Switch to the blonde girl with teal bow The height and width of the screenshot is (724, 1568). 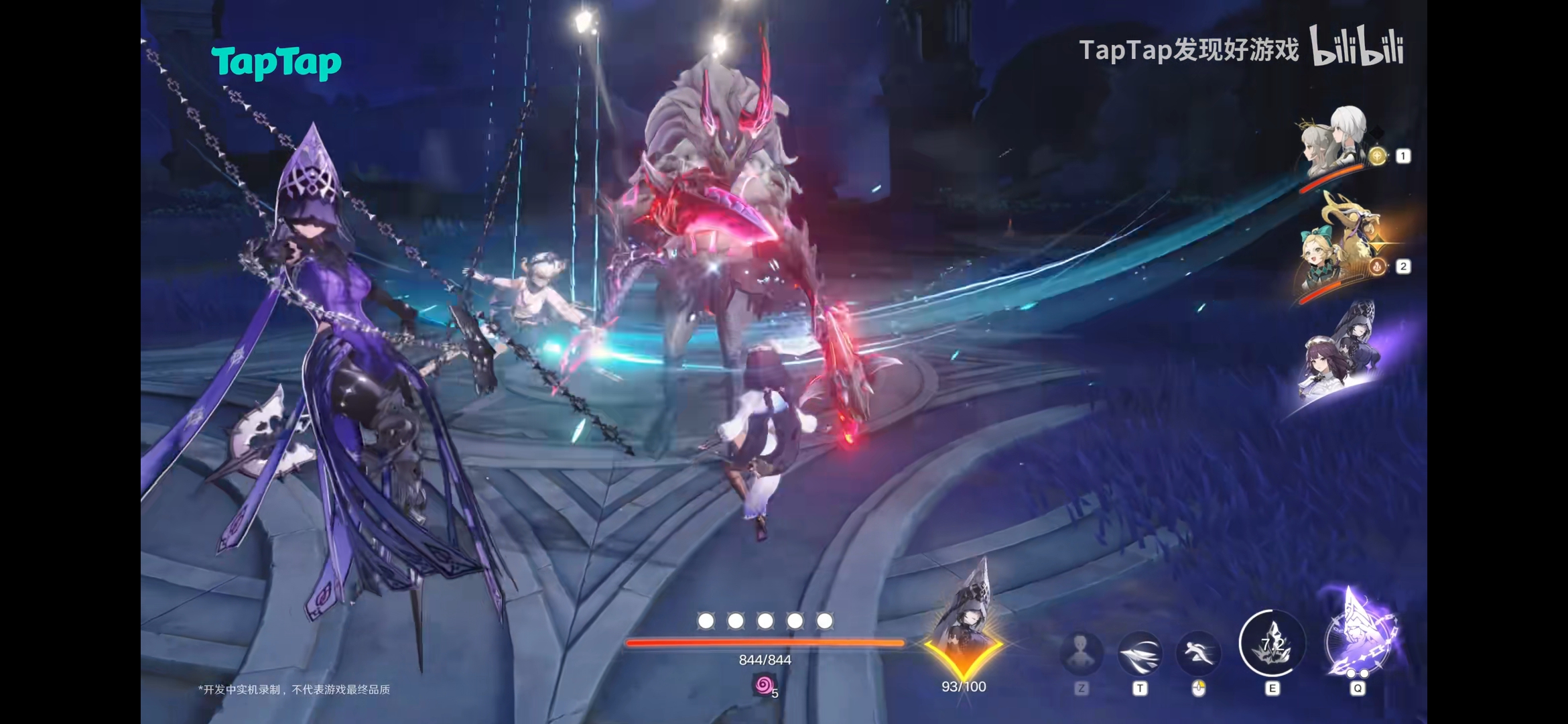pyautogui.click(x=1335, y=252)
